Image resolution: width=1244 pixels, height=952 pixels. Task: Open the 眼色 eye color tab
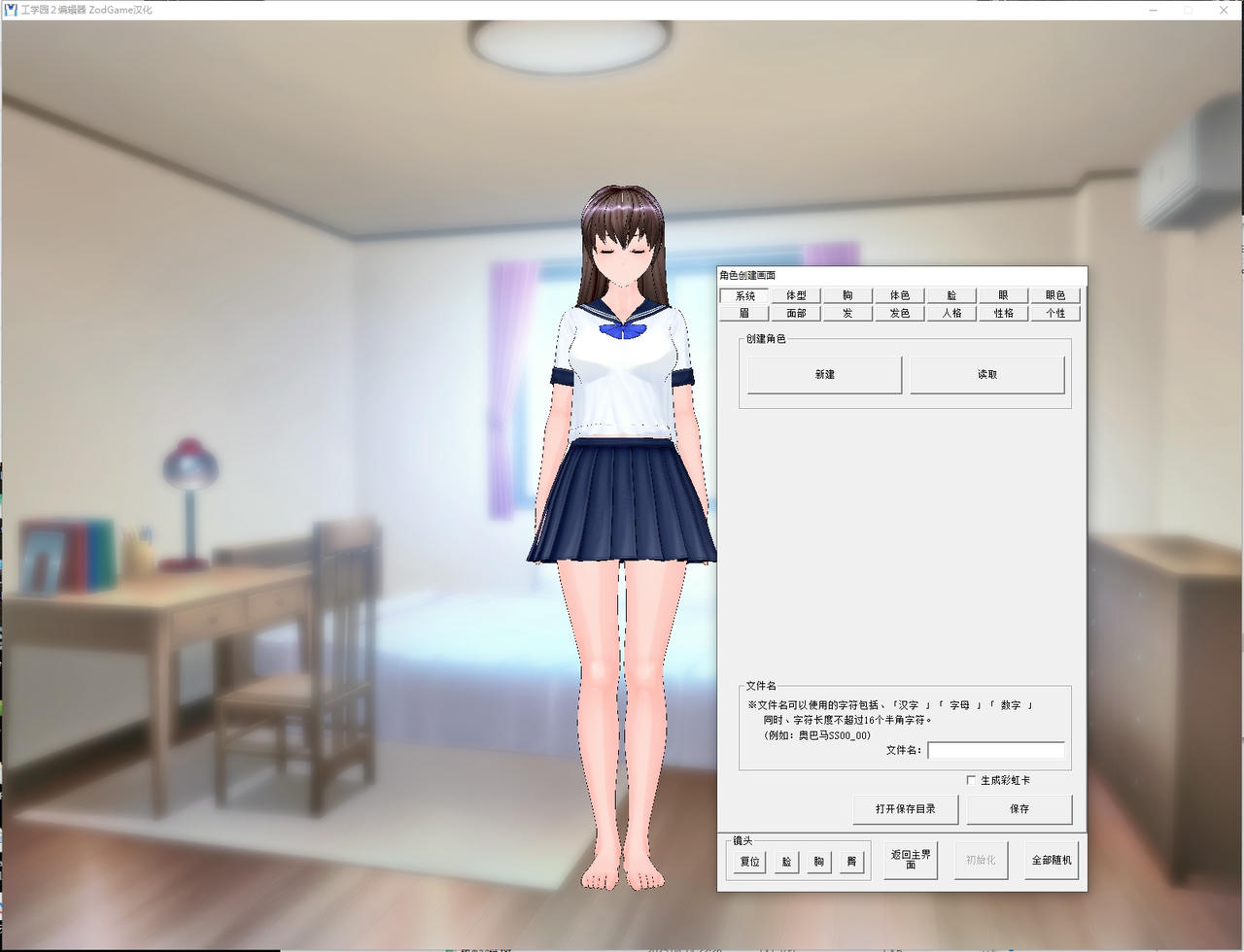[x=1055, y=294]
